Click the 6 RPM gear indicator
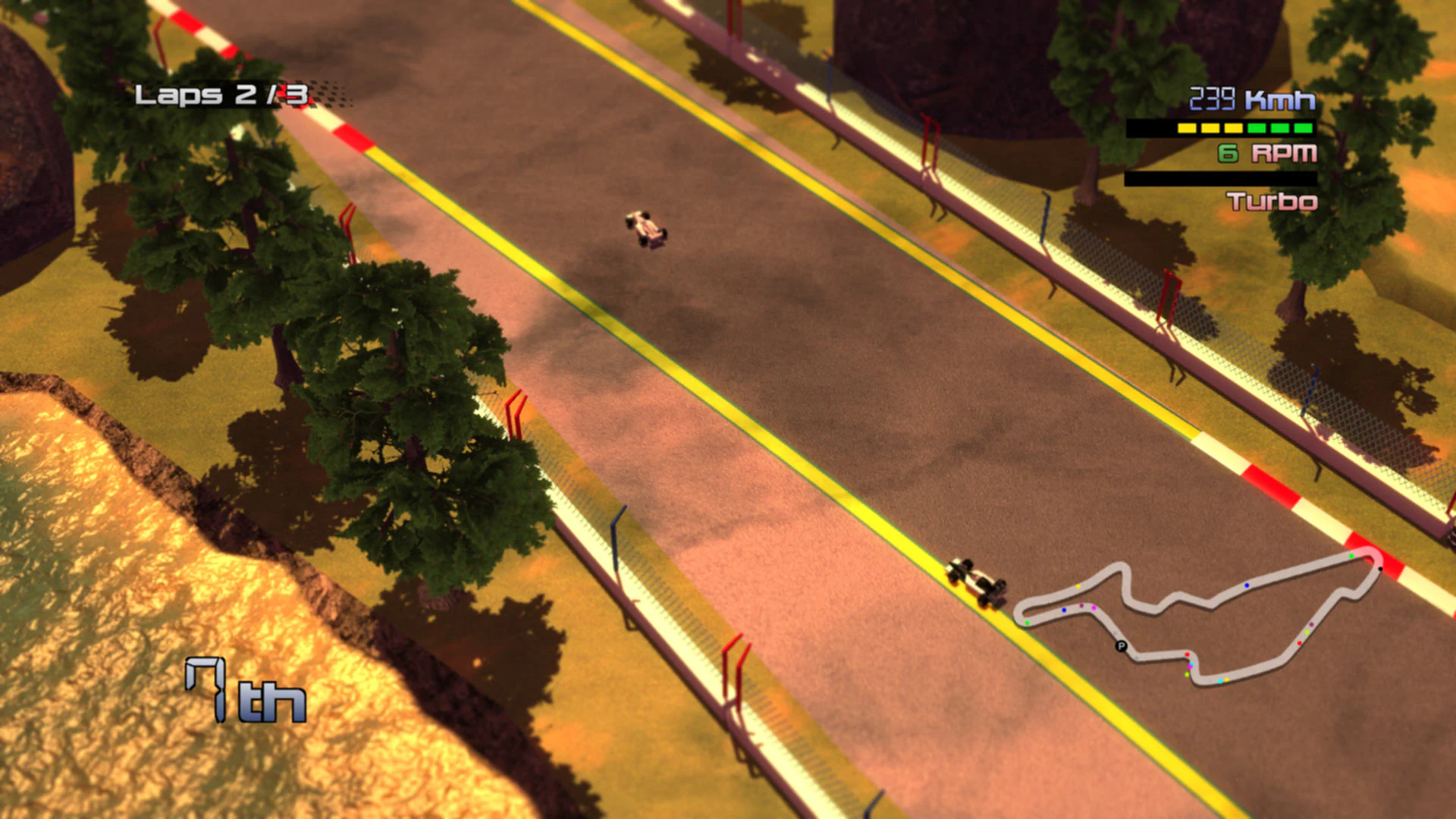This screenshot has height=819, width=1456. [1266, 154]
